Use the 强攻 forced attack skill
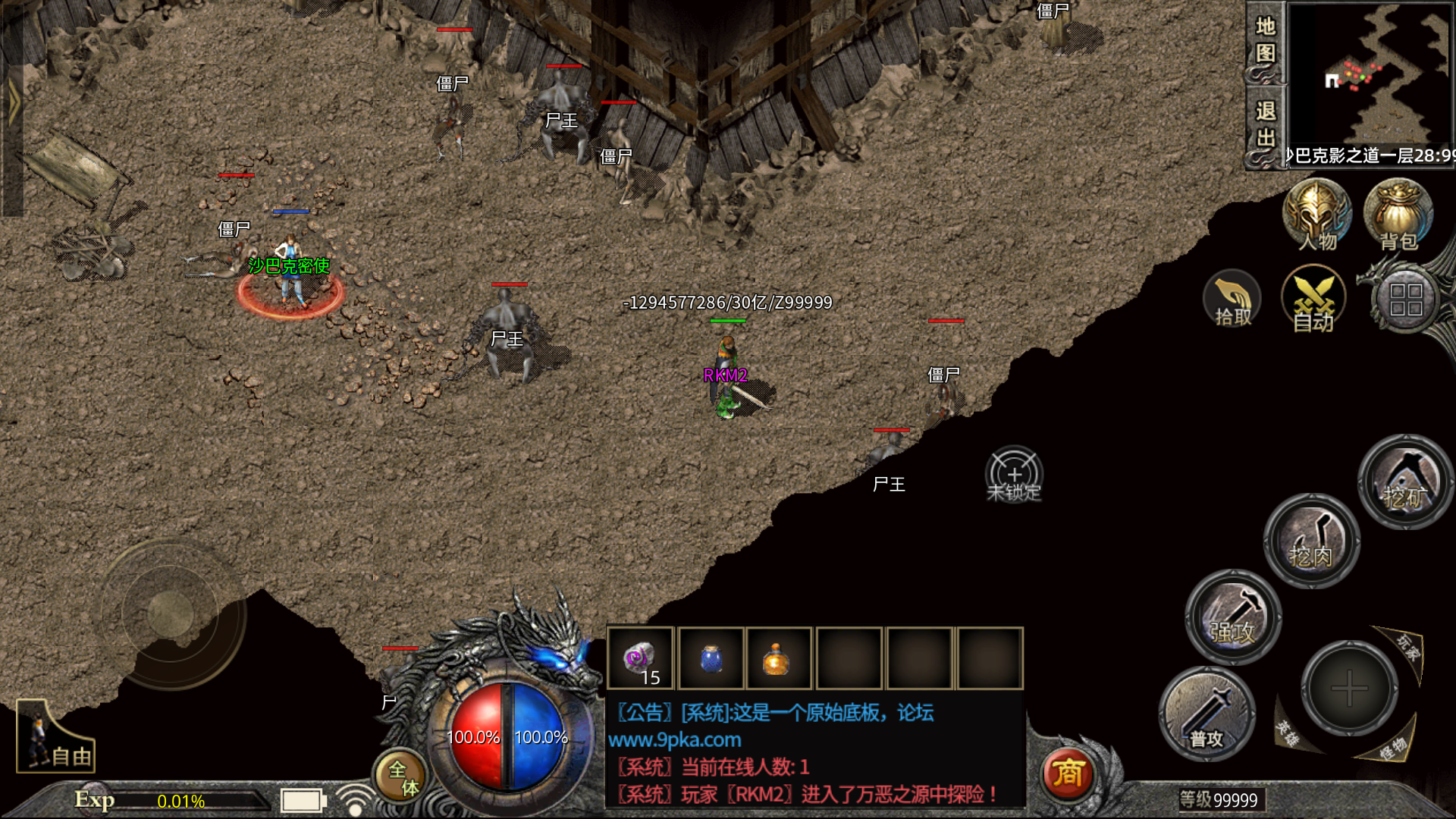The width and height of the screenshot is (1456, 819). [x=1233, y=617]
